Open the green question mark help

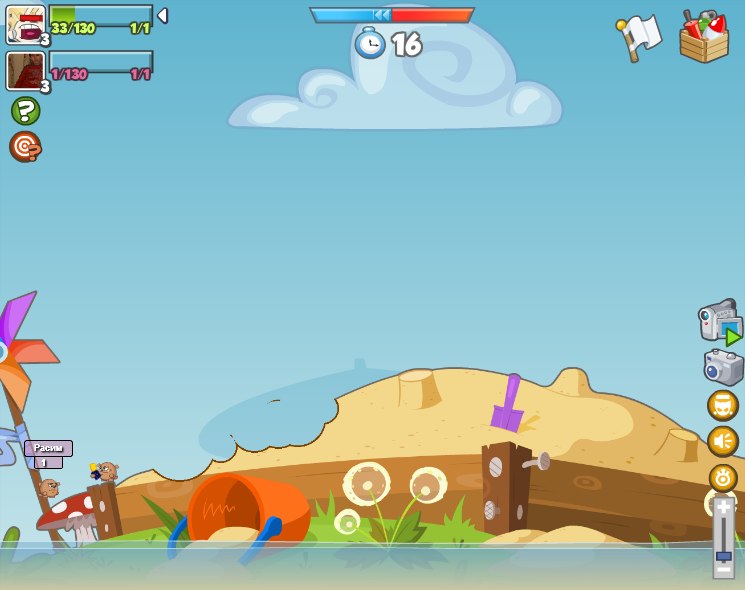(25, 111)
